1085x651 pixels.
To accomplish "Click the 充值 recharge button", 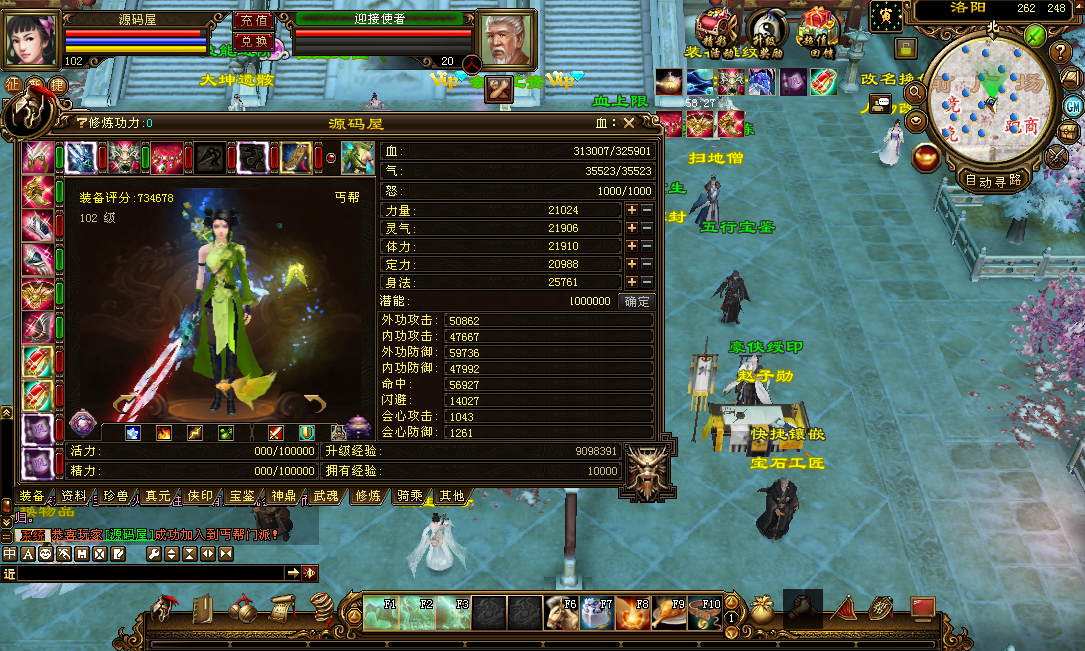I will point(254,20).
